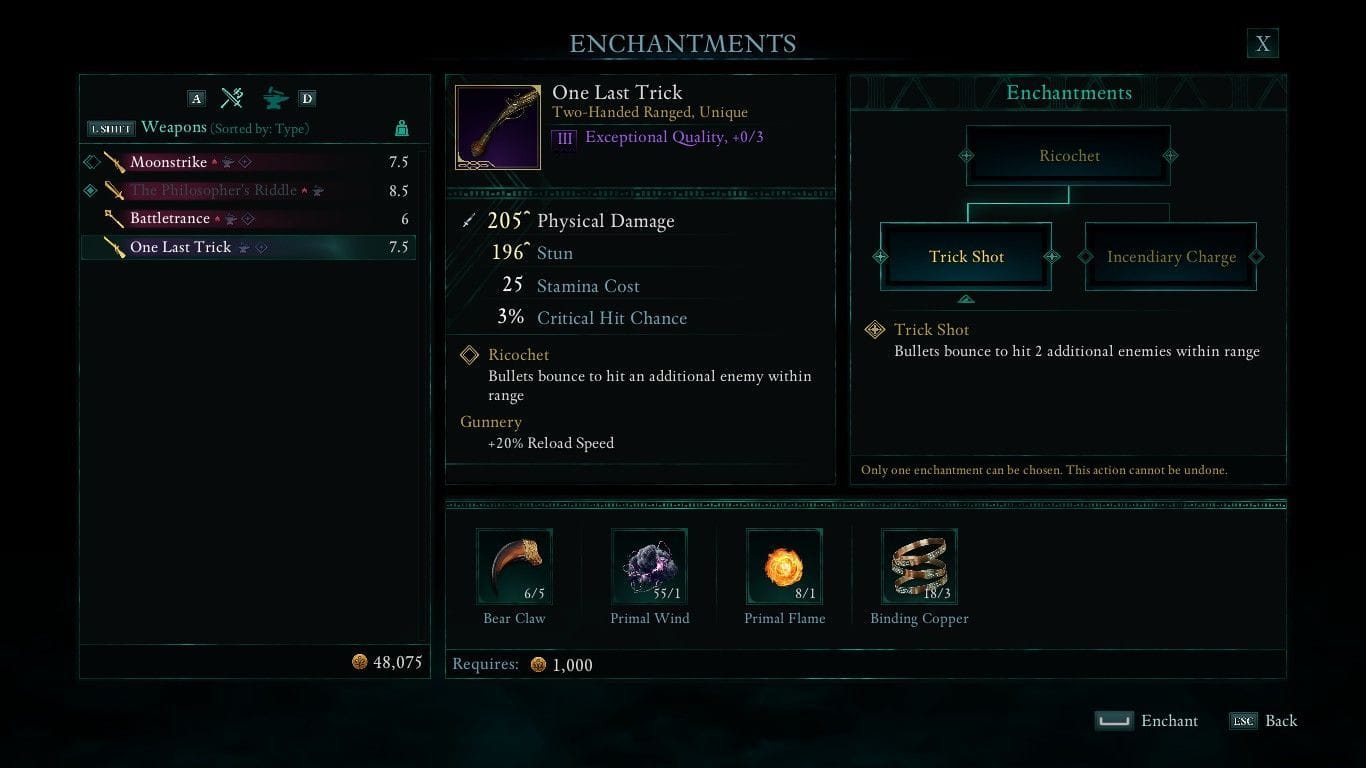Select the crossed weapons filter icon
Screen dimensions: 1366x768
click(x=232, y=98)
